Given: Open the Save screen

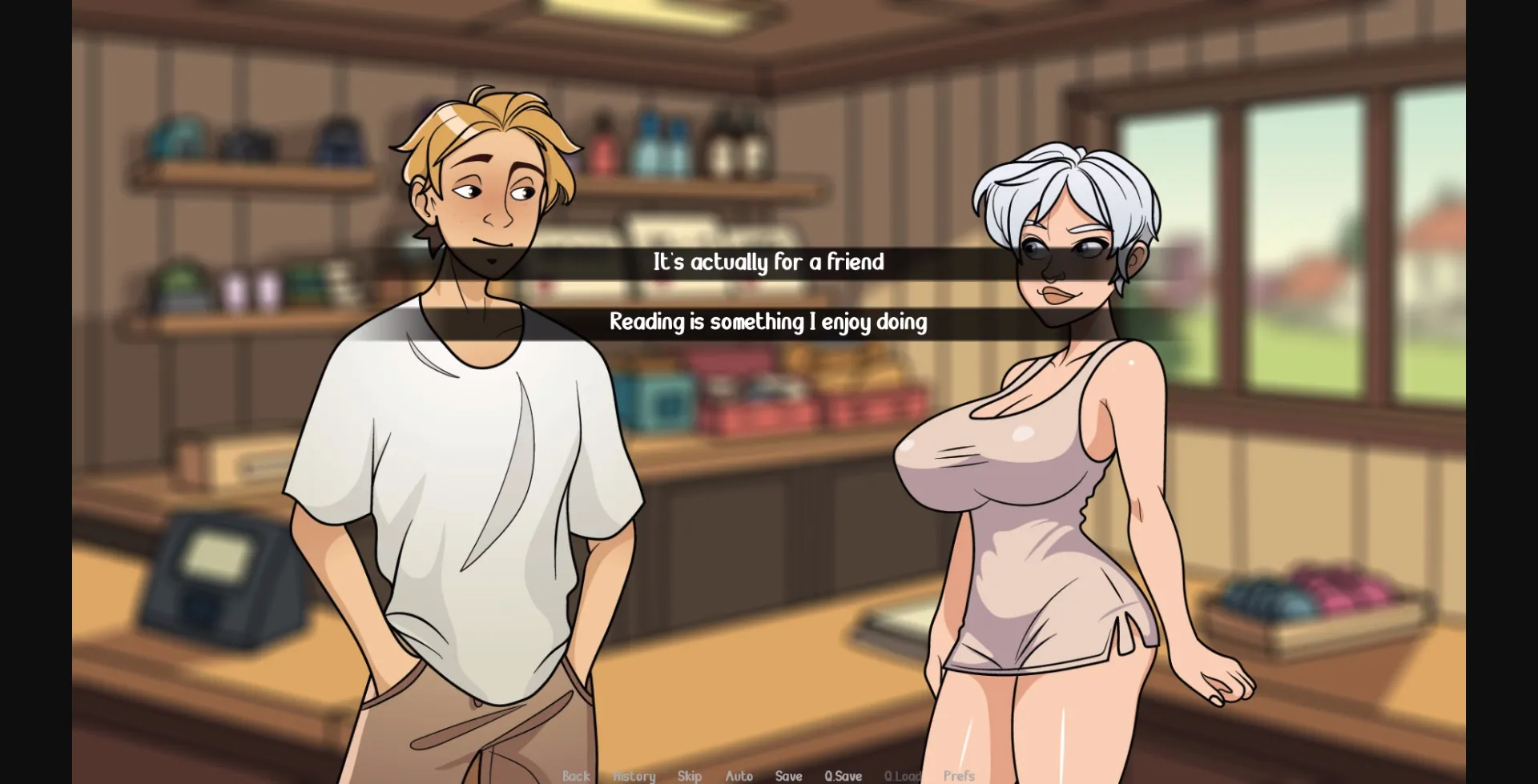Looking at the screenshot, I should (789, 776).
